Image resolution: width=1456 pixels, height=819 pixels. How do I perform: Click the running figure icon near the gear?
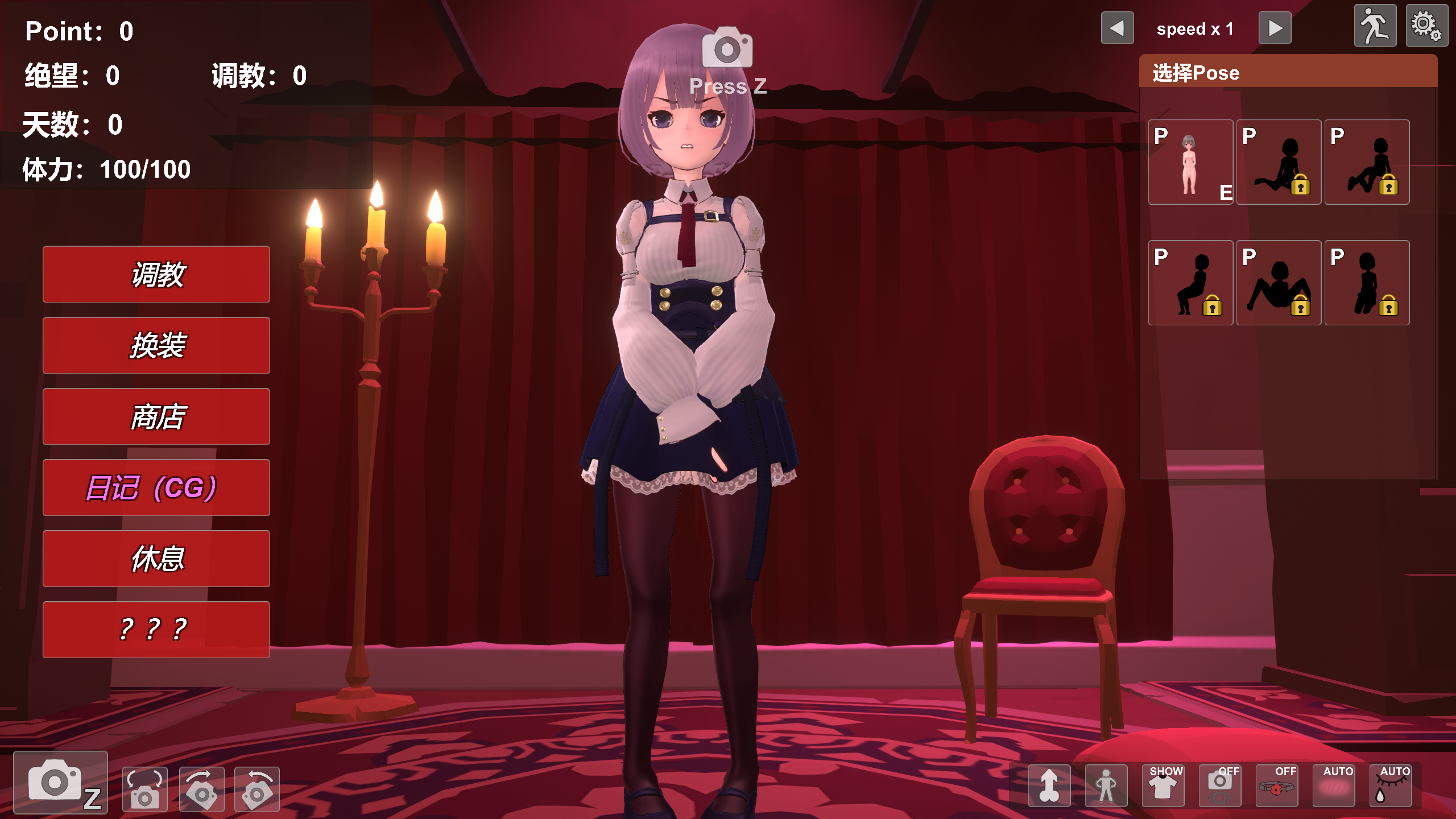point(1375,26)
